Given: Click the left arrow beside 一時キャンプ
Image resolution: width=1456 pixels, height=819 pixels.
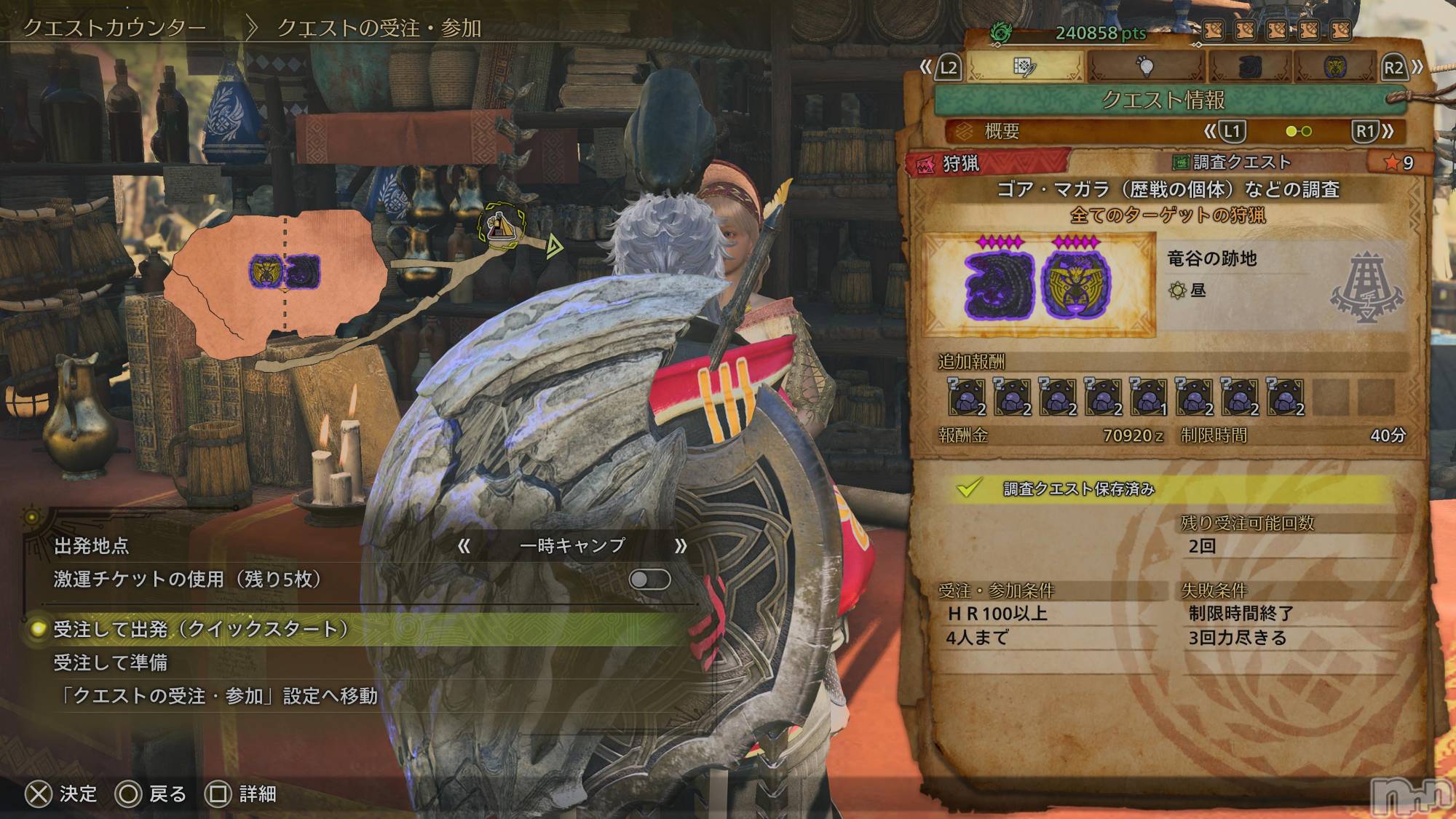Looking at the screenshot, I should click(x=464, y=546).
